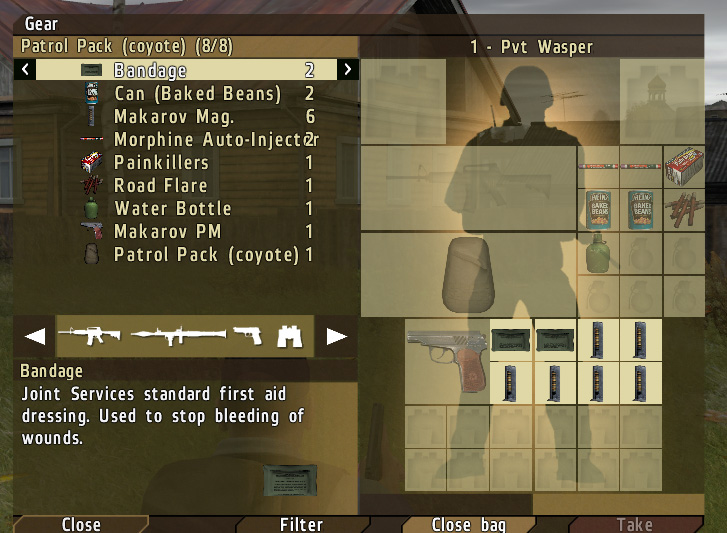Pick the Morphine Auto-Injector row

[x=210, y=140]
